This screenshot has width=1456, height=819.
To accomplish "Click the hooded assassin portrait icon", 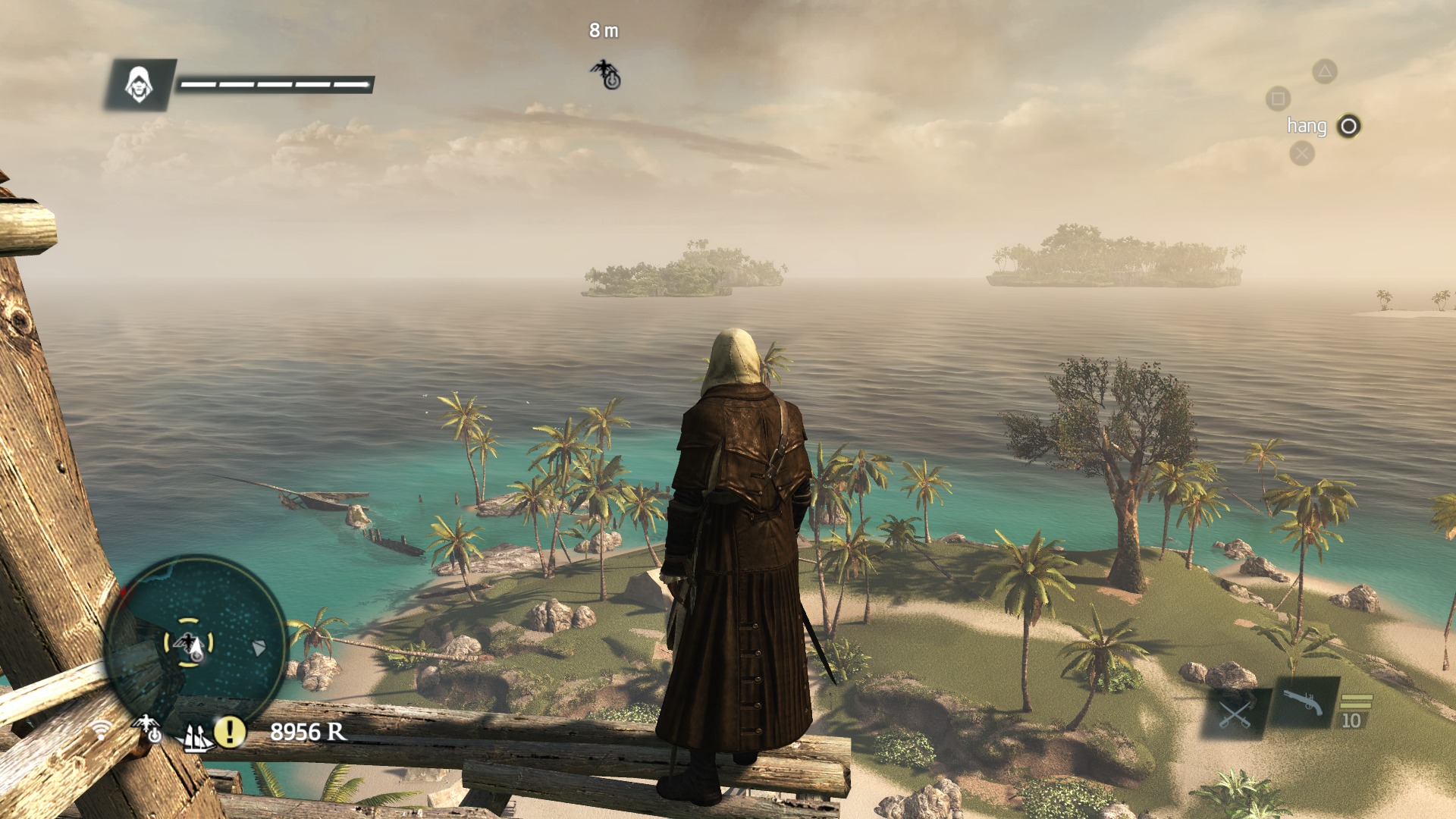I will tap(139, 84).
